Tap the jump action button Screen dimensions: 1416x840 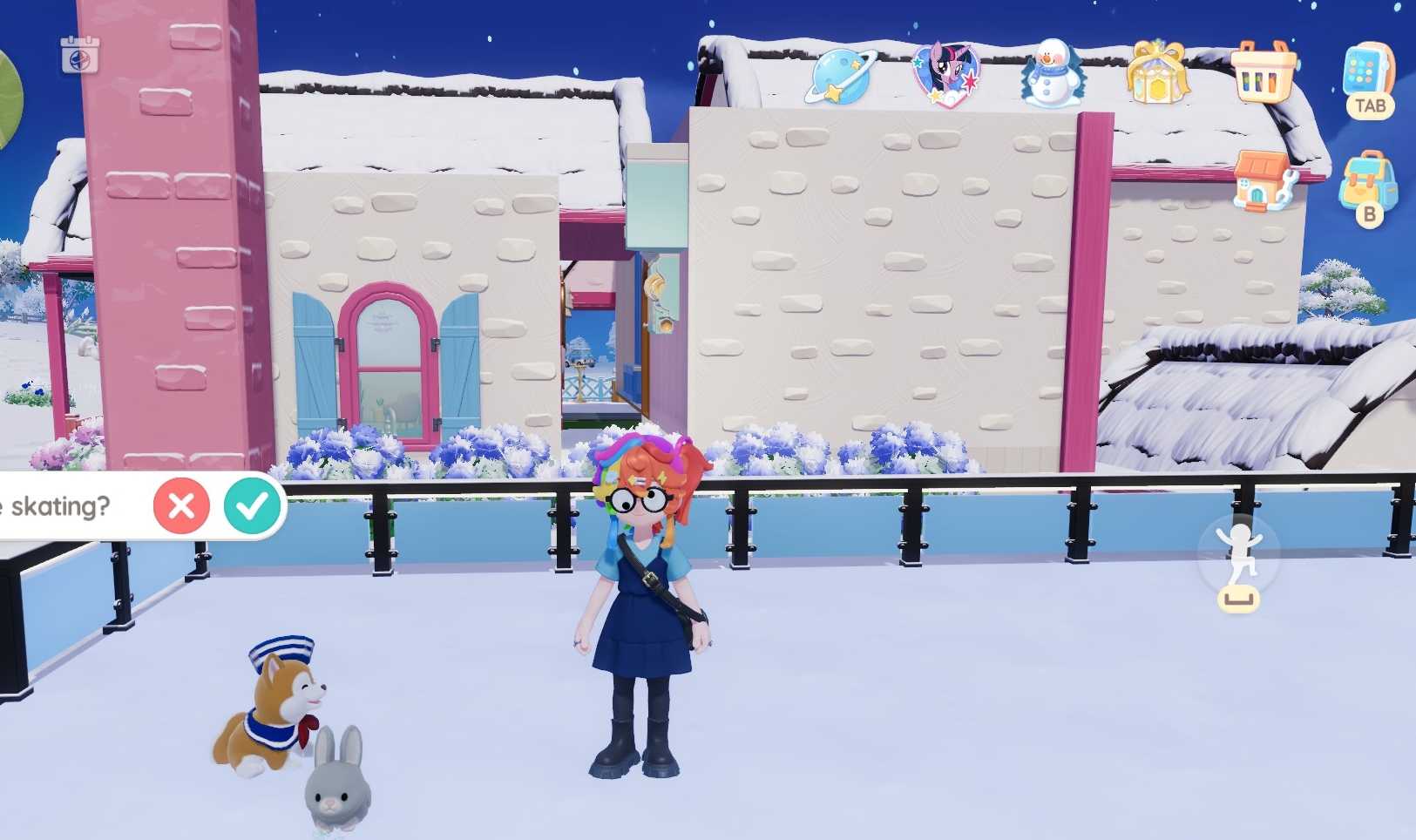coord(1238,559)
